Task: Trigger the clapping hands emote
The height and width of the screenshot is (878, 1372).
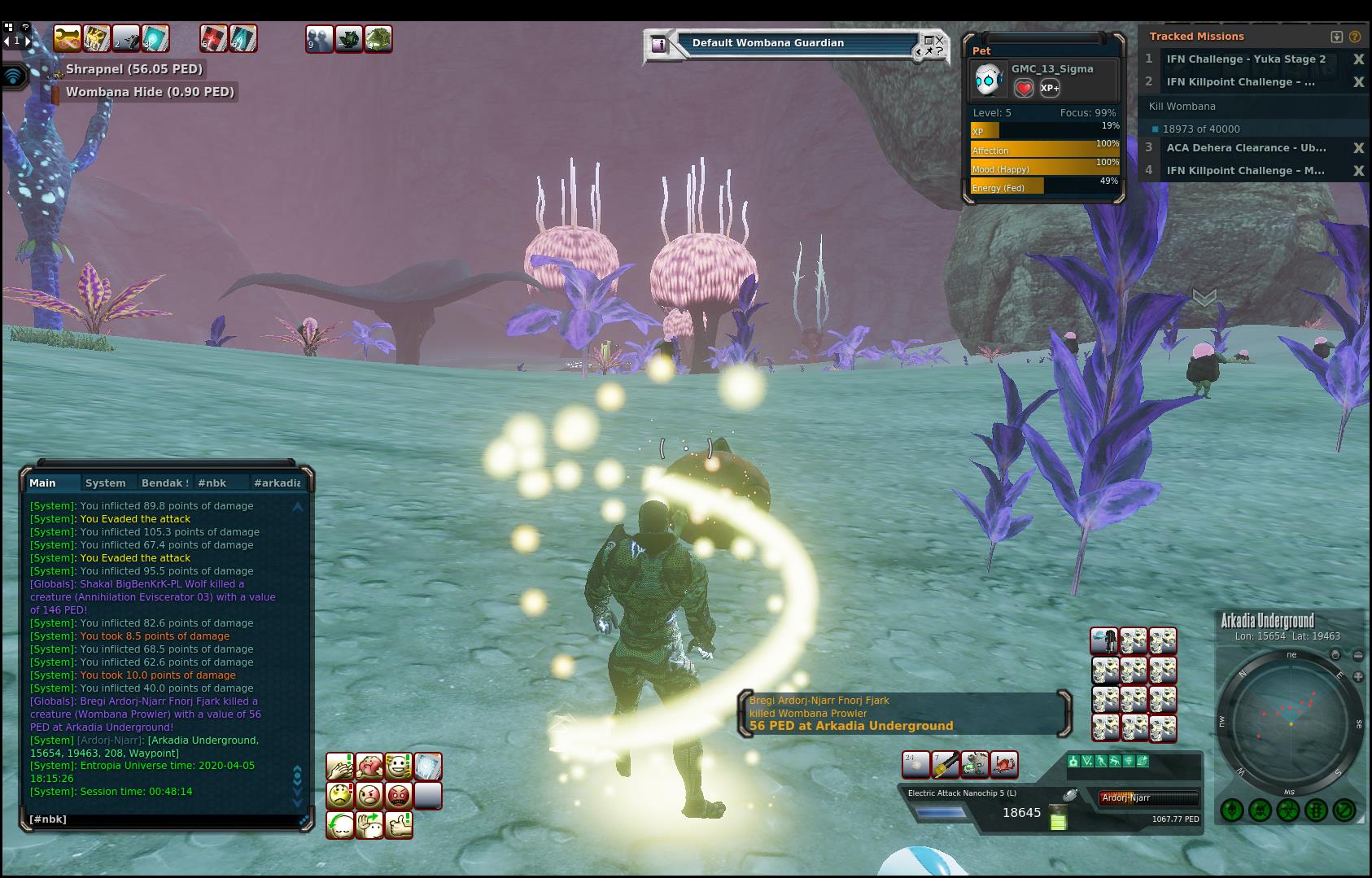Action: 340,767
